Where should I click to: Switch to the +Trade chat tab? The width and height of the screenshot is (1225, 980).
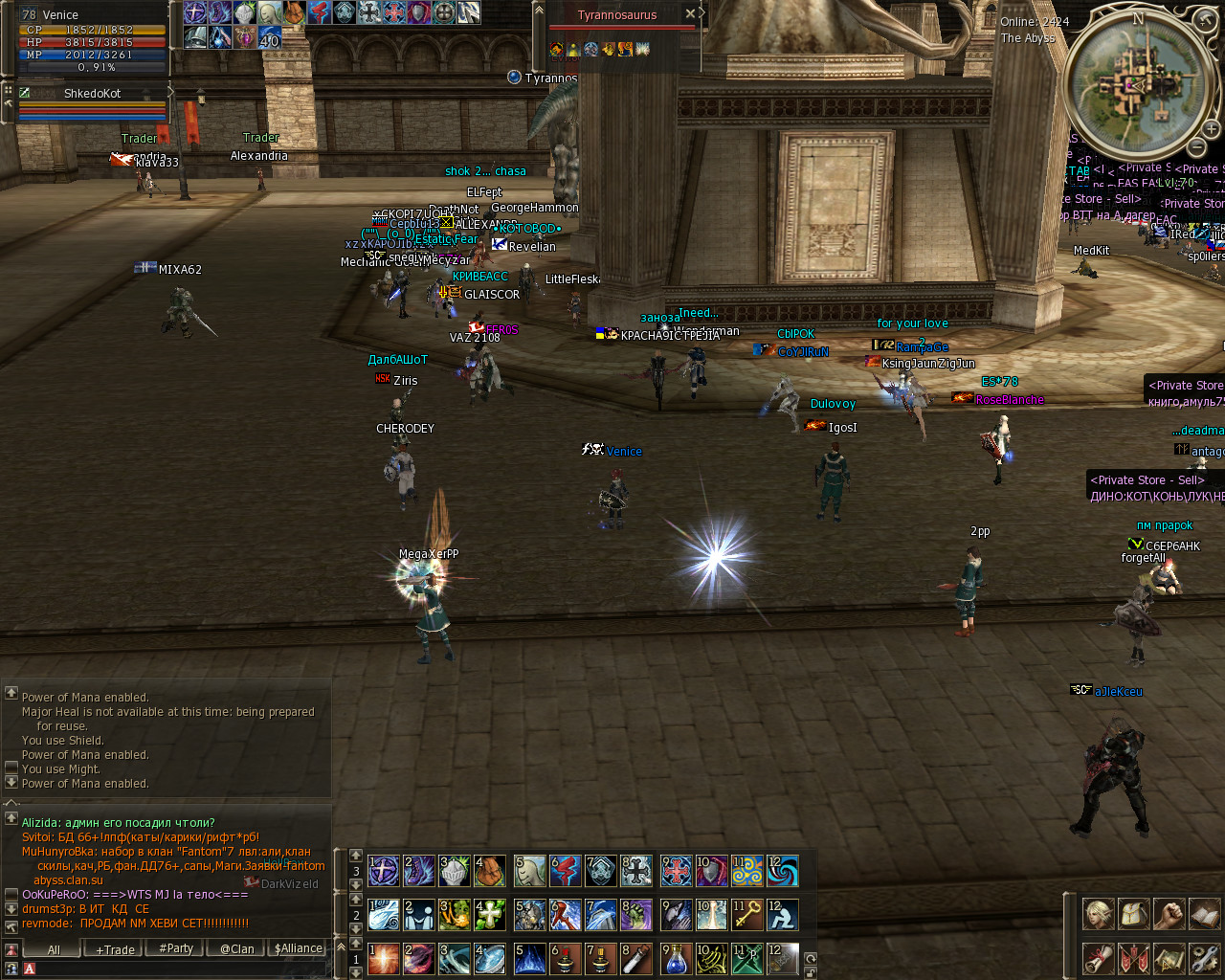[115, 949]
